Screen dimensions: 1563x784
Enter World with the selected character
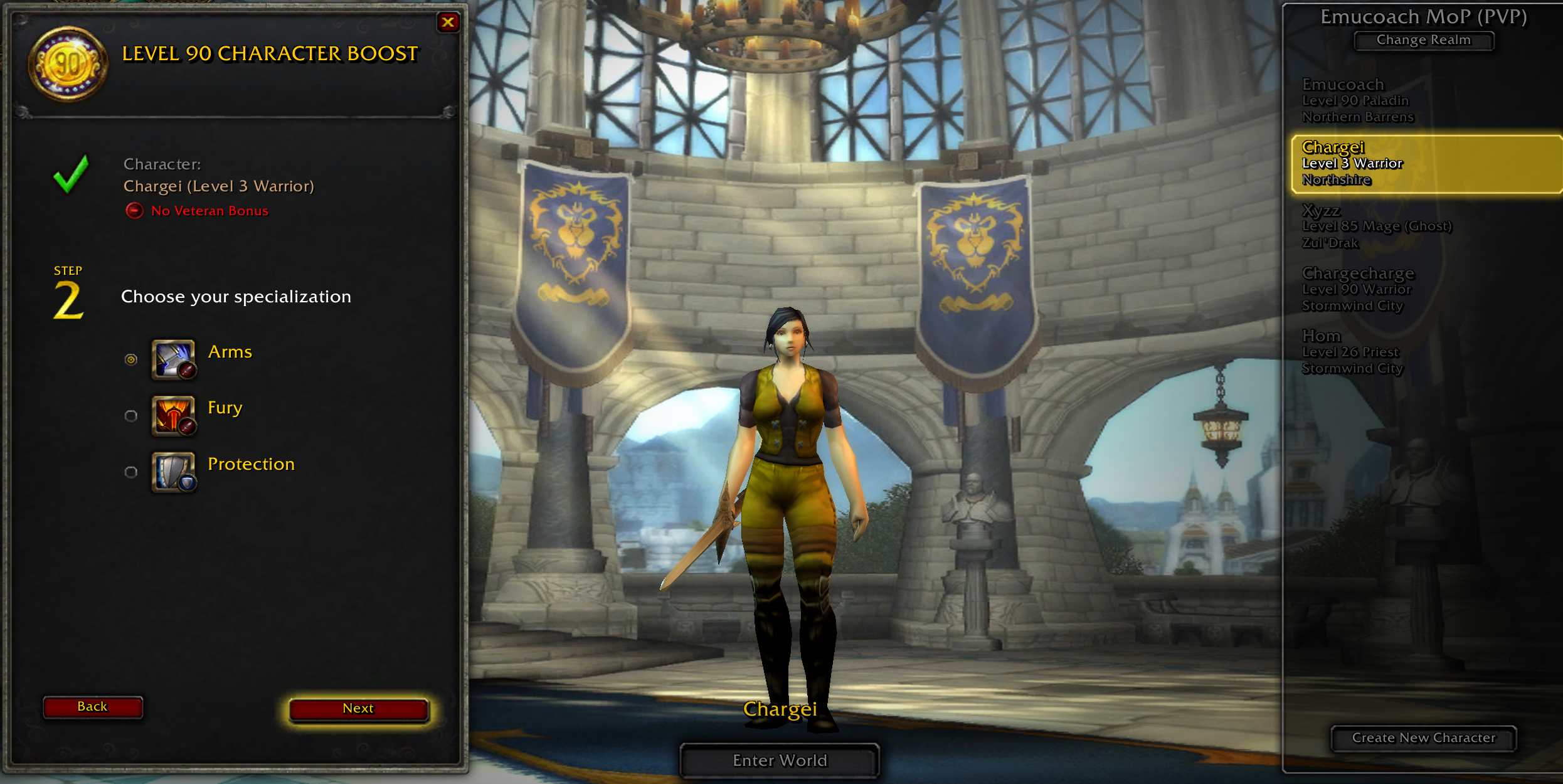click(x=780, y=761)
